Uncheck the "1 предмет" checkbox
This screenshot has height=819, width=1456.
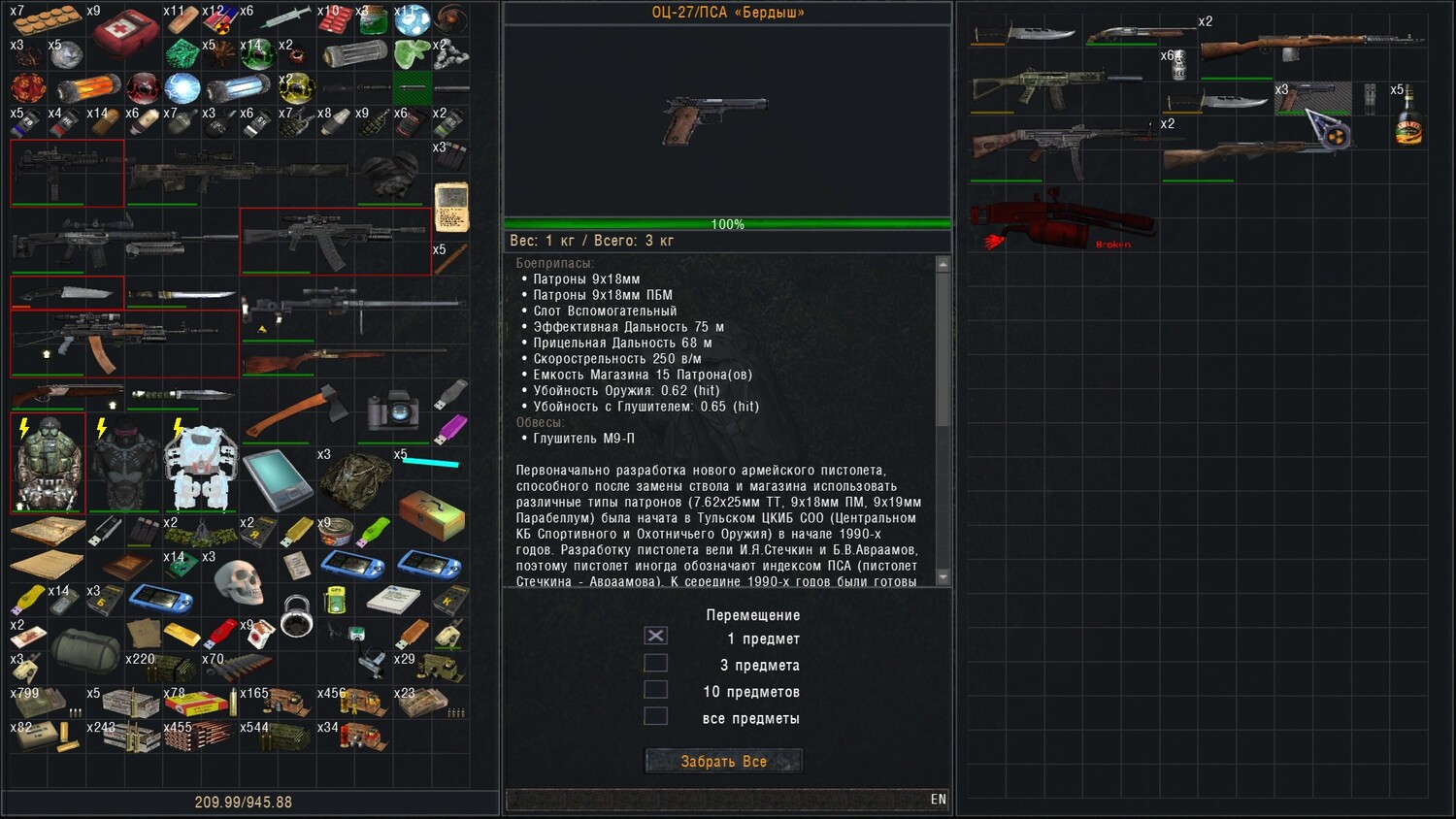pyautogui.click(x=656, y=637)
